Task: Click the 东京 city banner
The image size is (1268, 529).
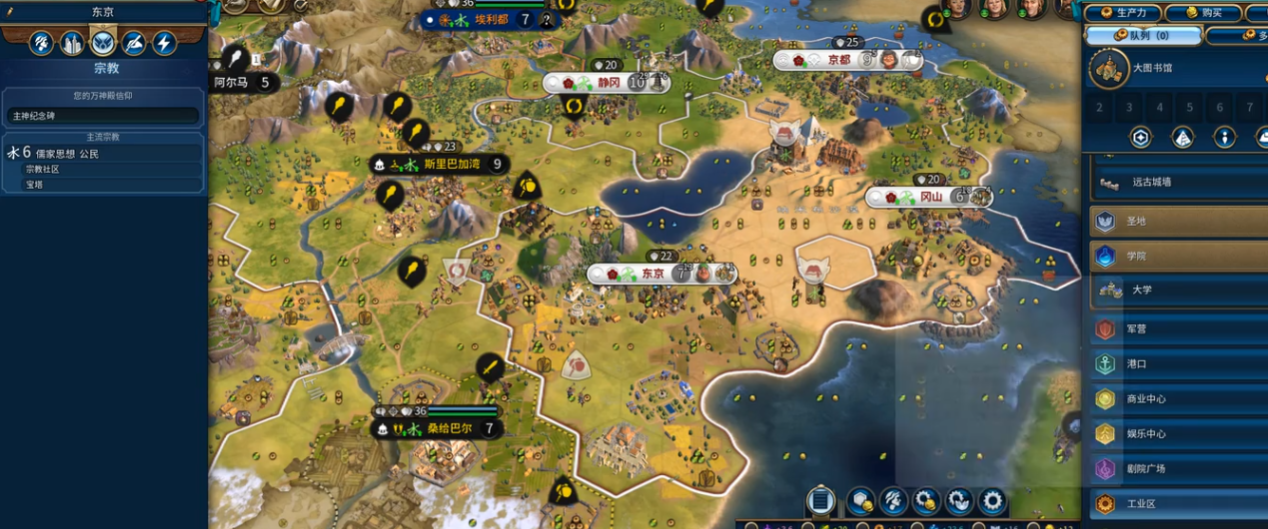Action: 653,273
